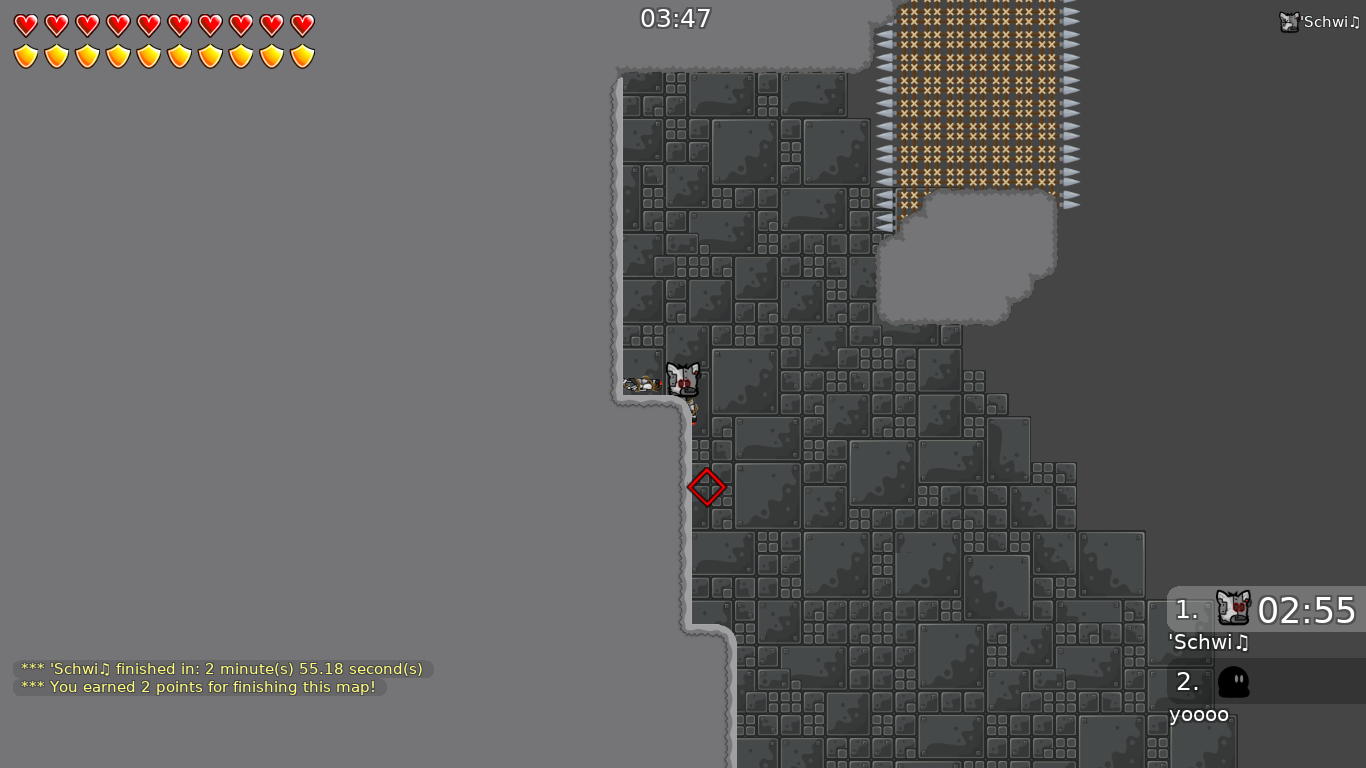Click the 'Schwi♫ name in the top right

pyautogui.click(x=1330, y=20)
